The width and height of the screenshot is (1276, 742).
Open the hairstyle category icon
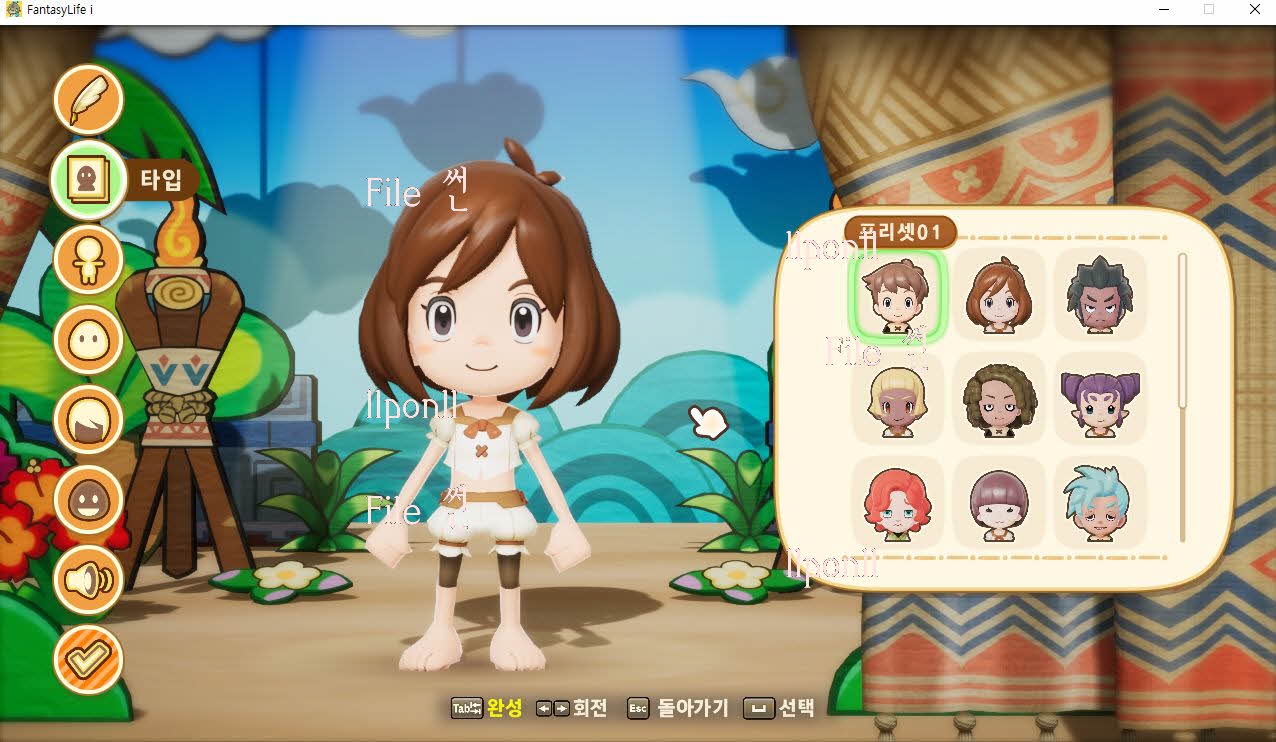(88, 420)
